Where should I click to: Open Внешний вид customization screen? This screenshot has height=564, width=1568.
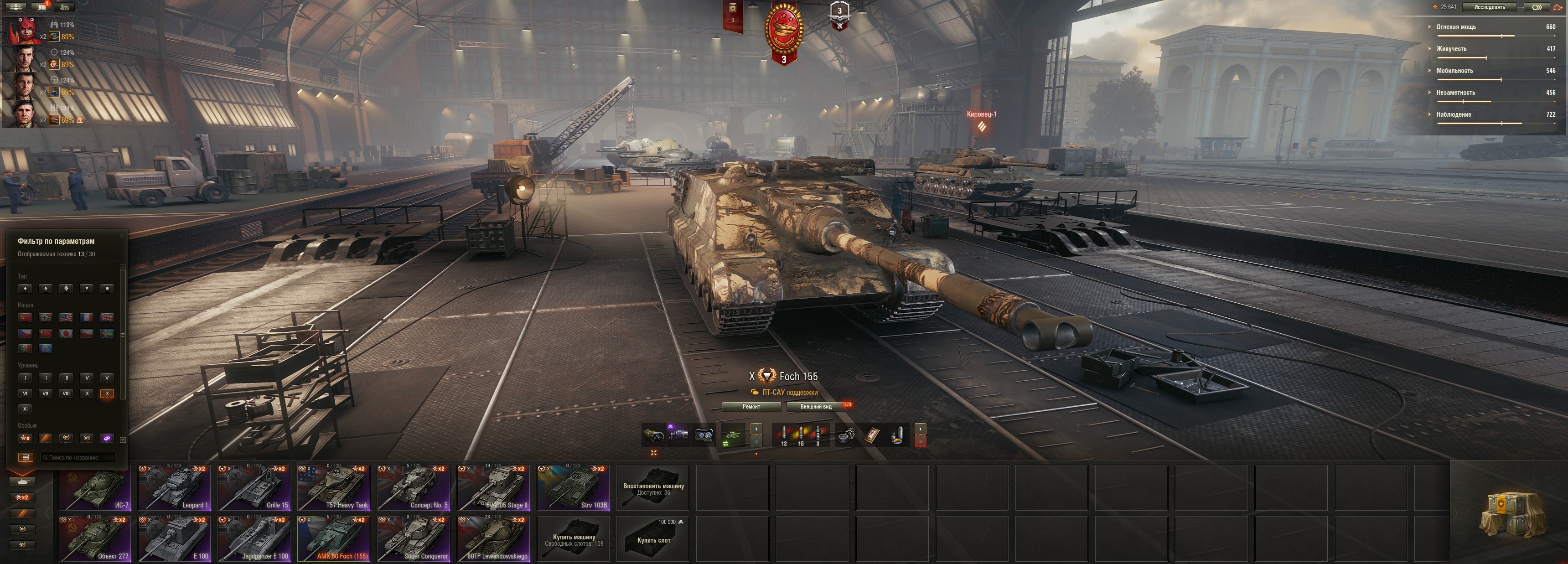pyautogui.click(x=816, y=406)
